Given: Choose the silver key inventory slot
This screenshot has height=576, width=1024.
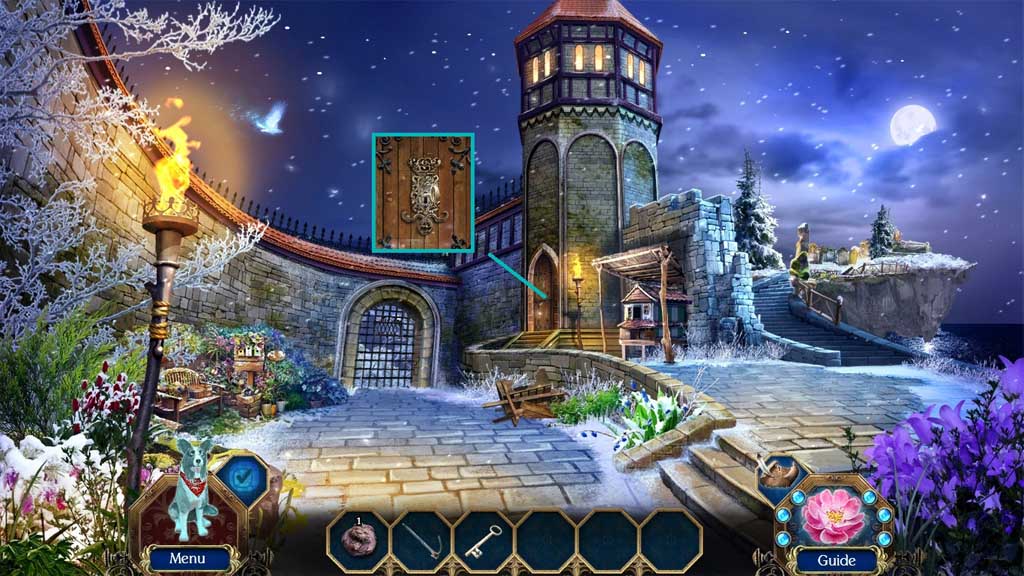Looking at the screenshot, I should 483,540.
